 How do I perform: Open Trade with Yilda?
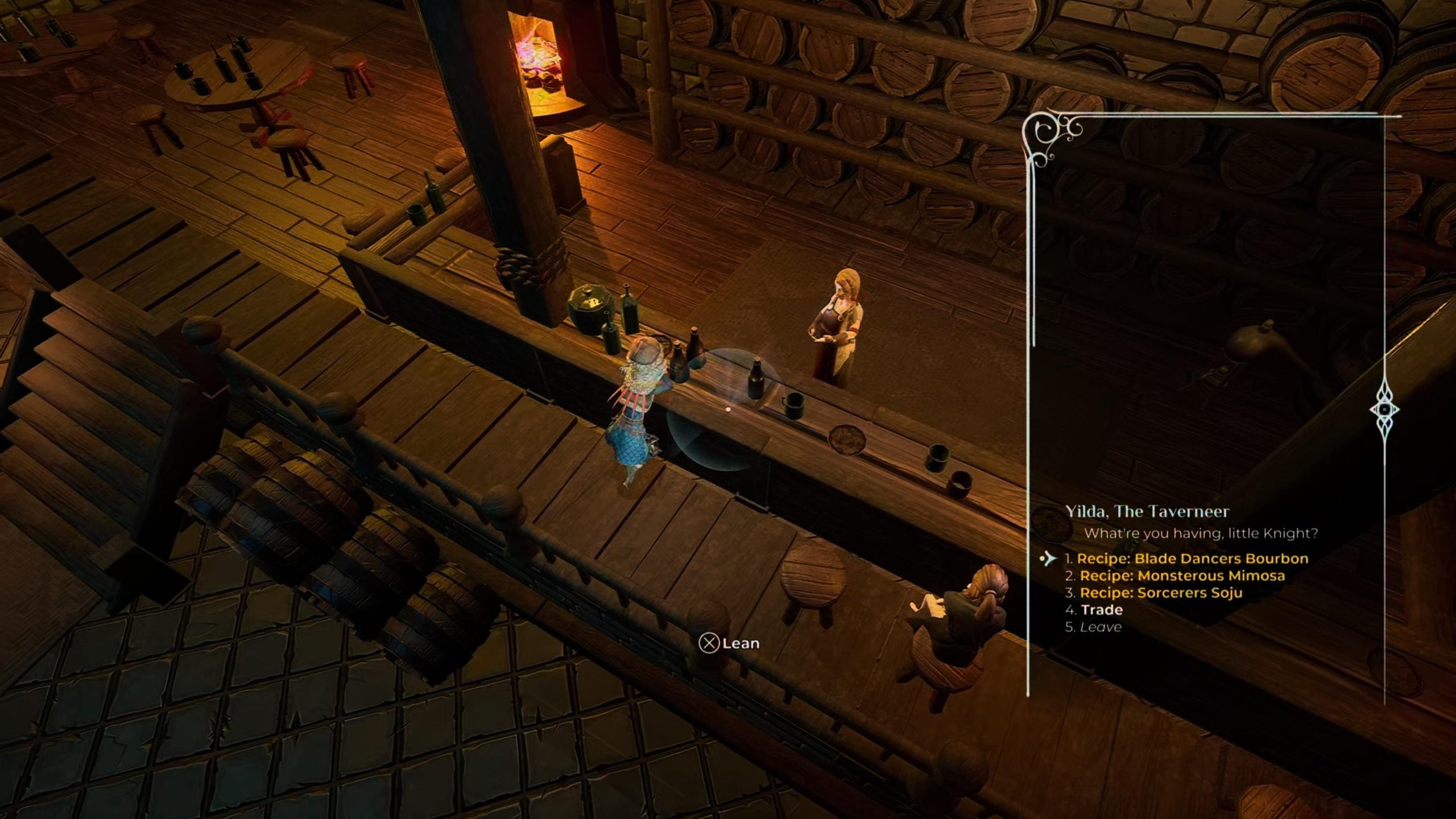1101,610
